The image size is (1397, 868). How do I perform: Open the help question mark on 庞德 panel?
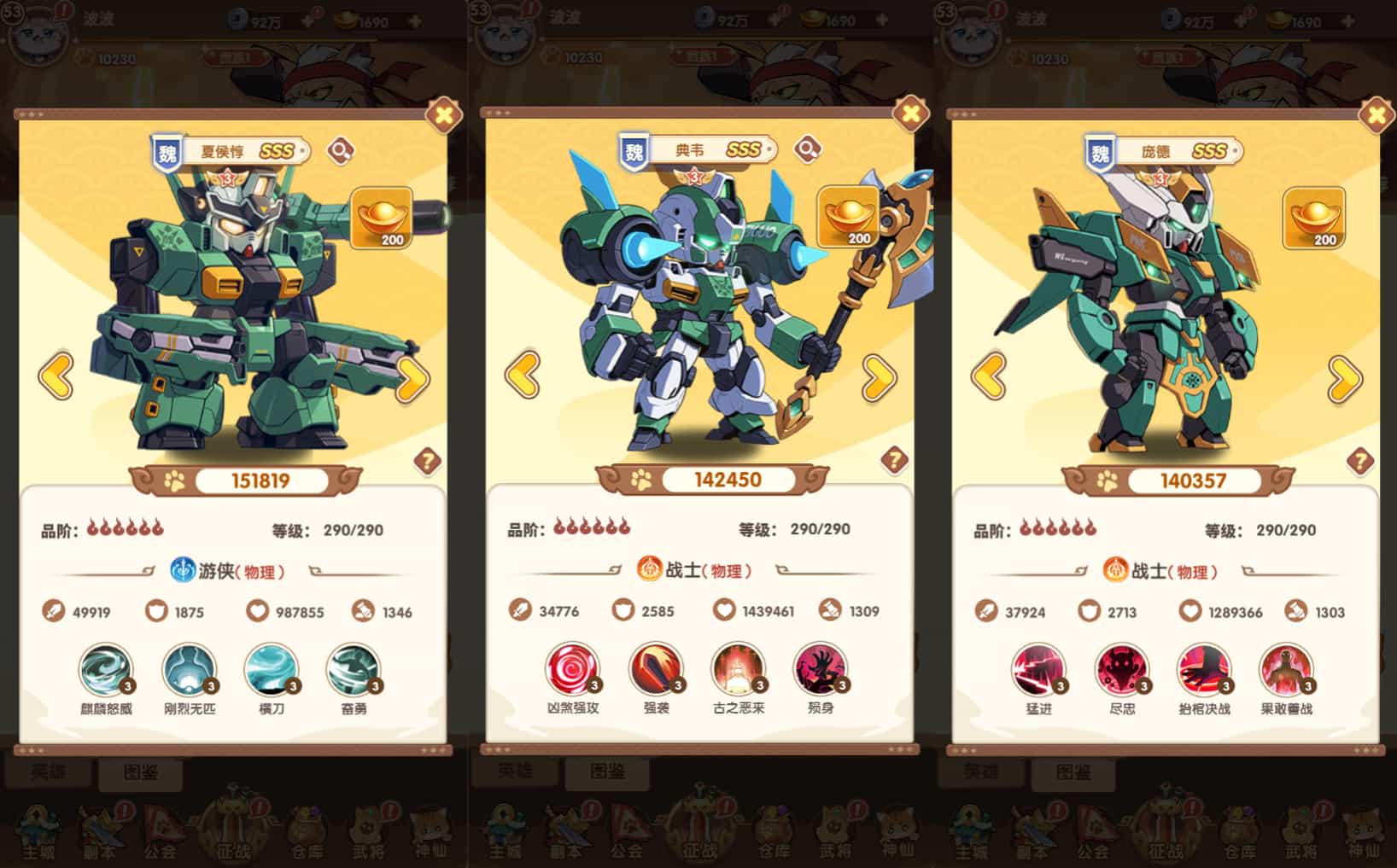click(1359, 459)
